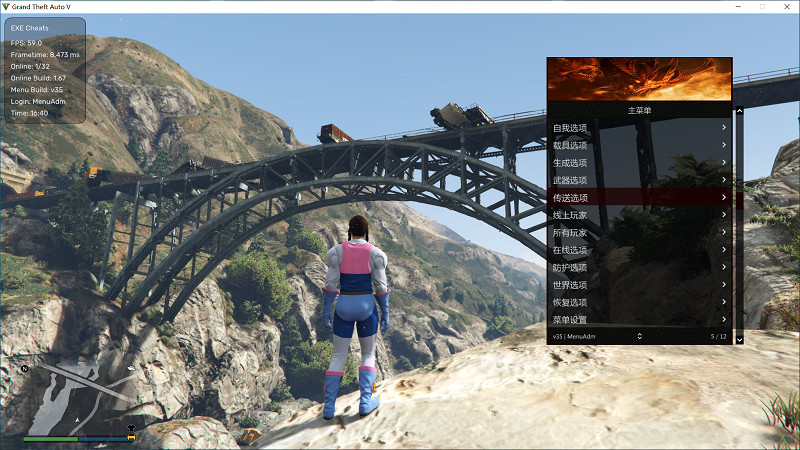The width and height of the screenshot is (800, 450).
Task: Click the up-down arrows in the menu footer
Action: 639,337
